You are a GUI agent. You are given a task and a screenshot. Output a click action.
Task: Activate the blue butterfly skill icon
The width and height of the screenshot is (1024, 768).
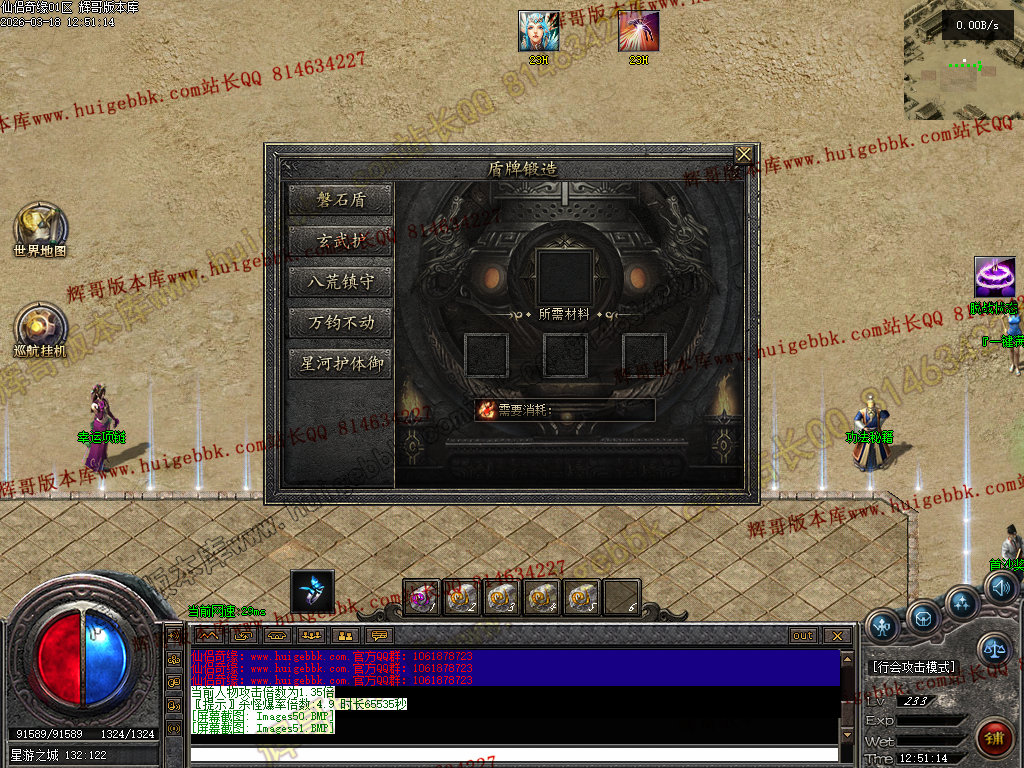pyautogui.click(x=312, y=591)
